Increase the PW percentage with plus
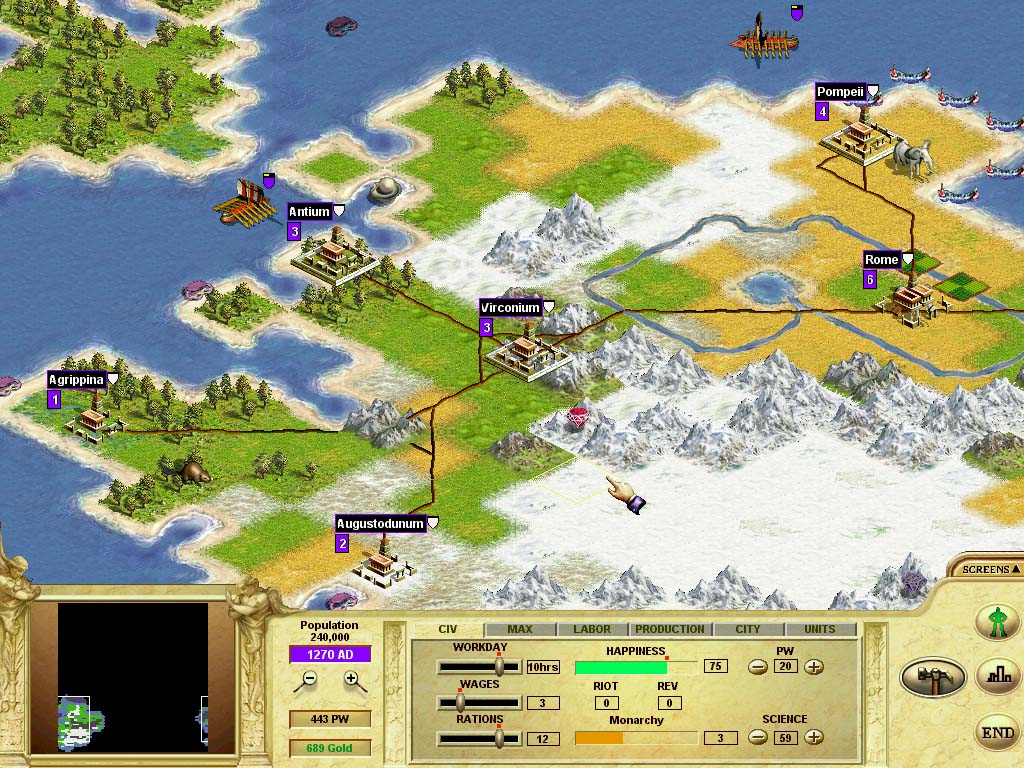Screen dimensions: 1024x768 pyautogui.click(x=814, y=667)
